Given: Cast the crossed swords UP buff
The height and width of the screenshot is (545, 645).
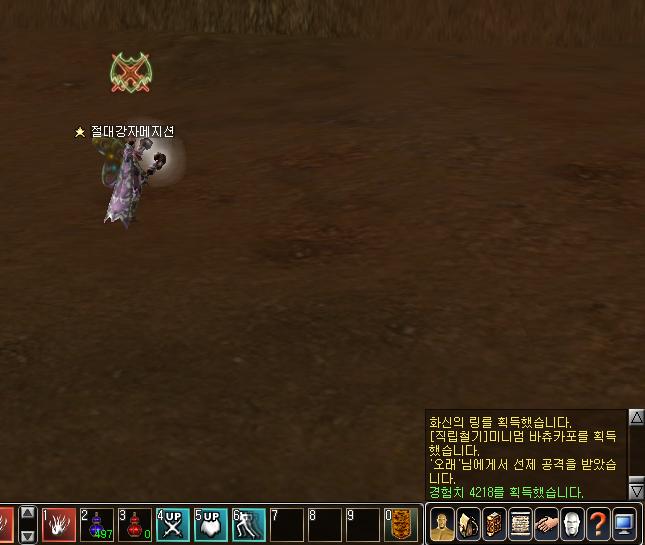Looking at the screenshot, I should [173, 524].
